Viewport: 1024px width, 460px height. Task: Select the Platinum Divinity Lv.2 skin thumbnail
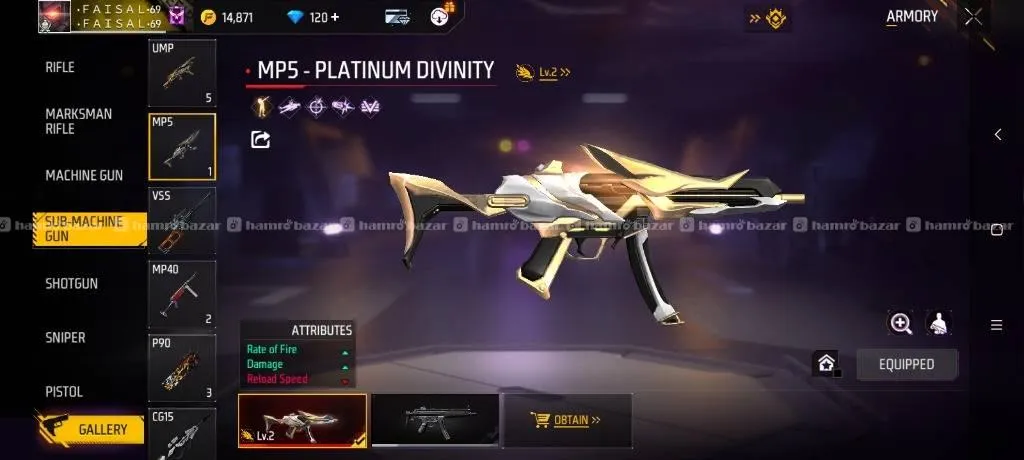pyautogui.click(x=302, y=420)
